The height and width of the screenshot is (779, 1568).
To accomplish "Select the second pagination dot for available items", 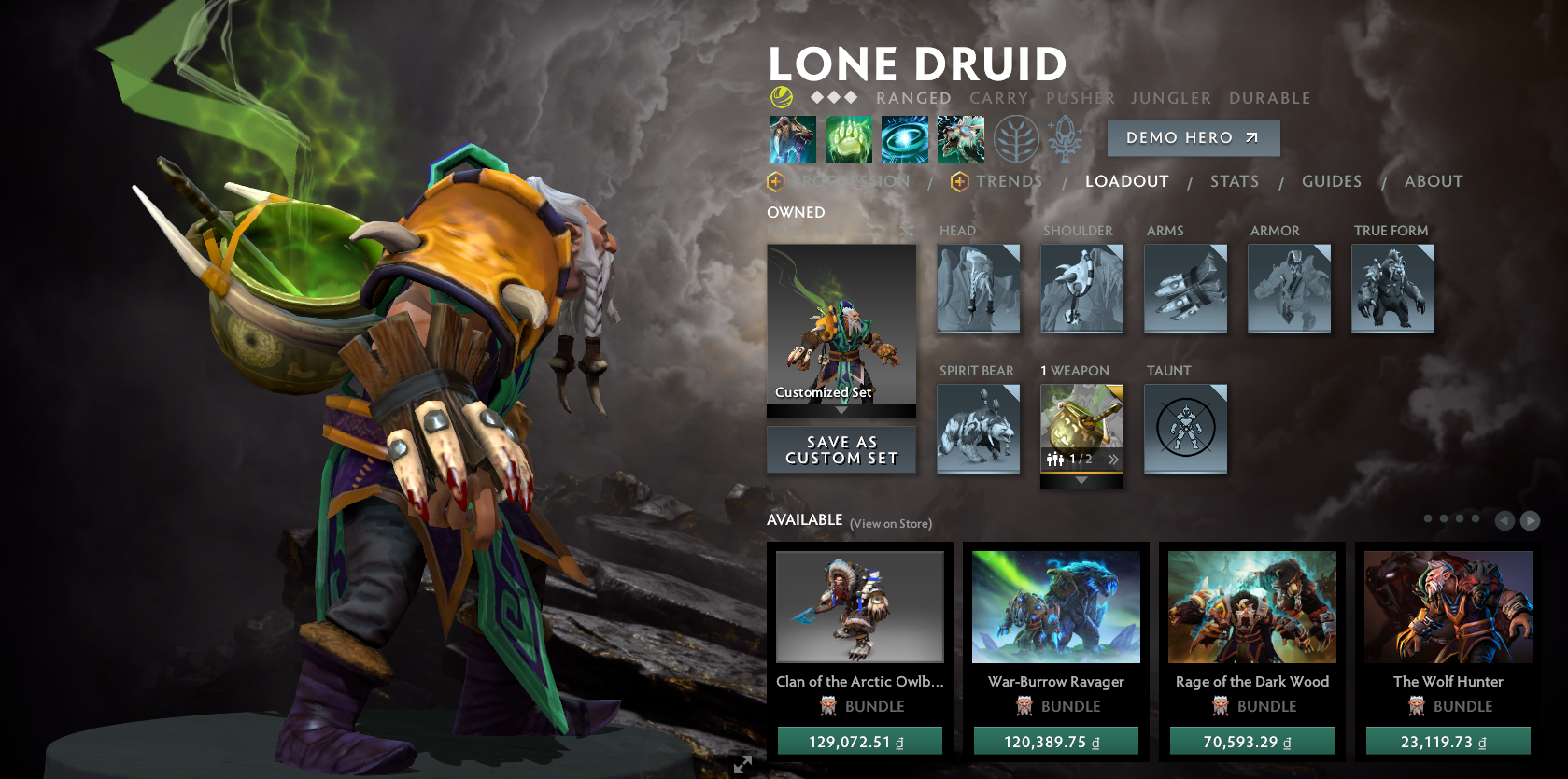I will click(x=1445, y=517).
